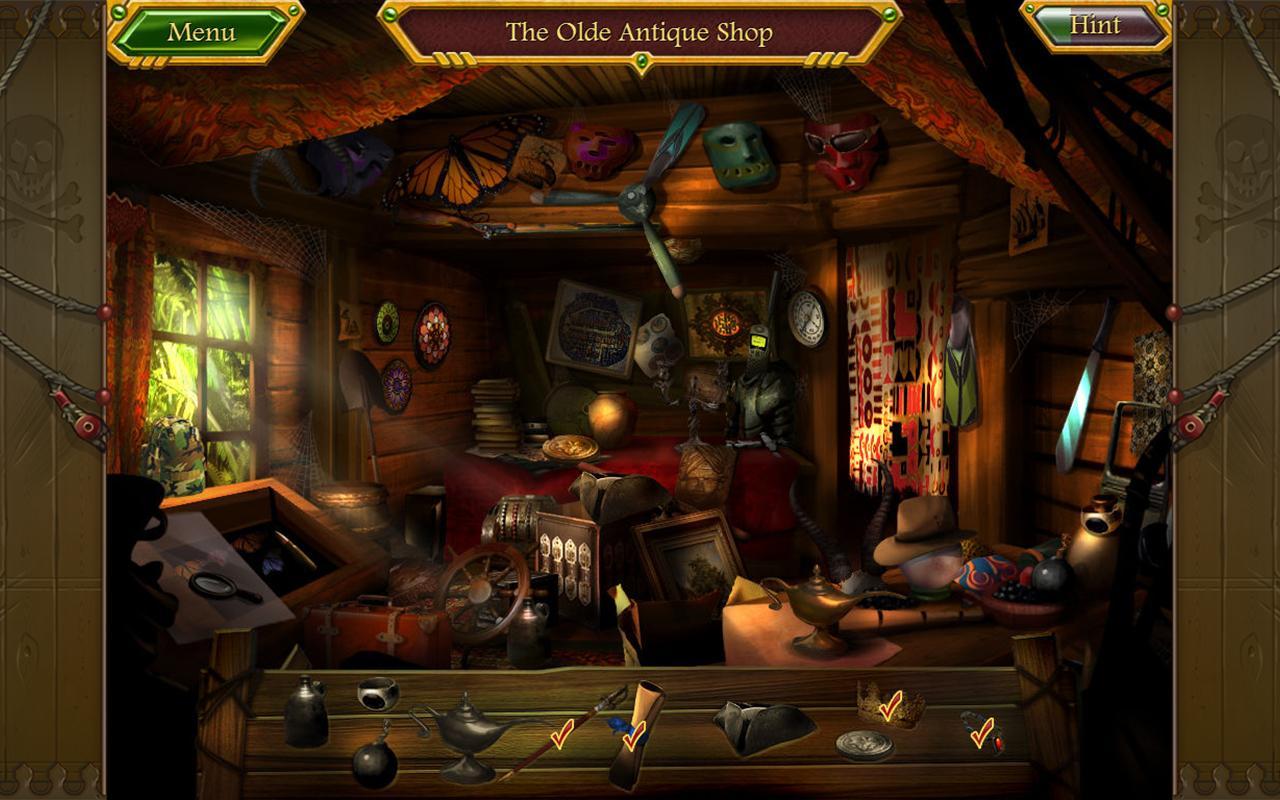Screen dimensions: 1280x800
Task: Choose the tricorn pirate hat in the tray
Action: pos(762,728)
